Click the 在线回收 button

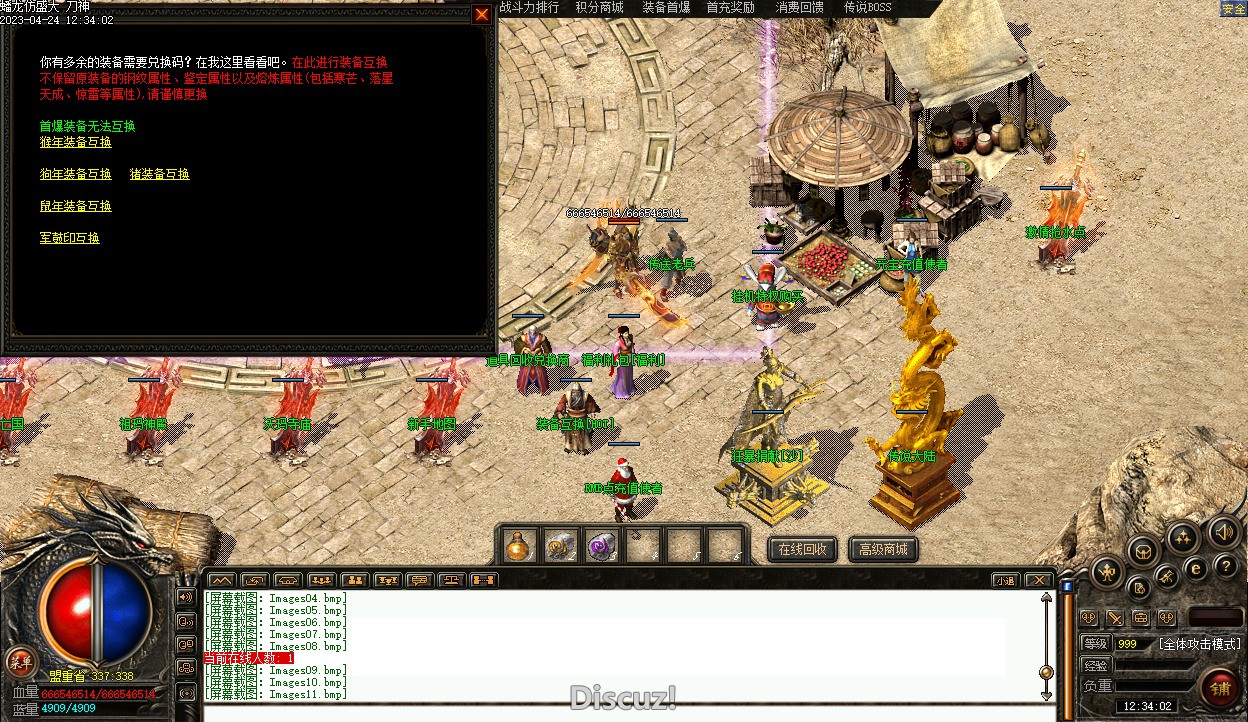click(802, 549)
